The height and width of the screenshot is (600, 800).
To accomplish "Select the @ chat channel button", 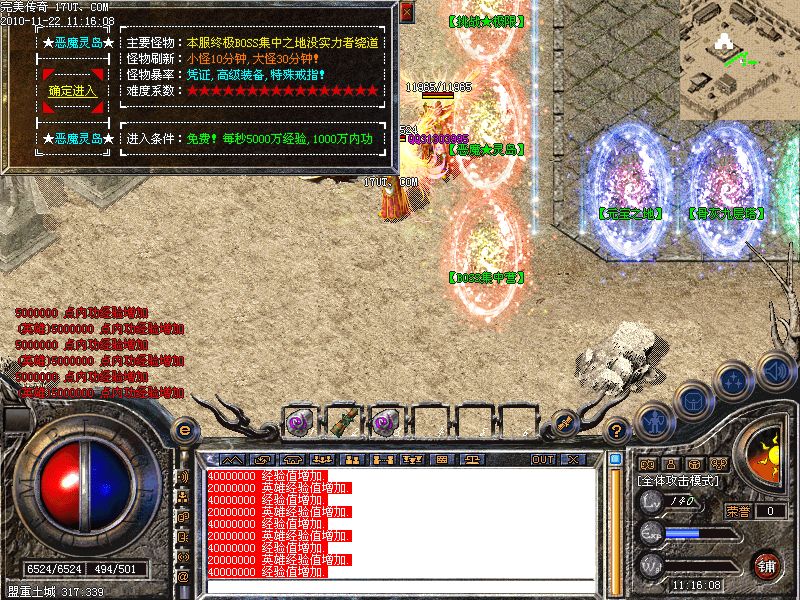I will pyautogui.click(x=183, y=576).
